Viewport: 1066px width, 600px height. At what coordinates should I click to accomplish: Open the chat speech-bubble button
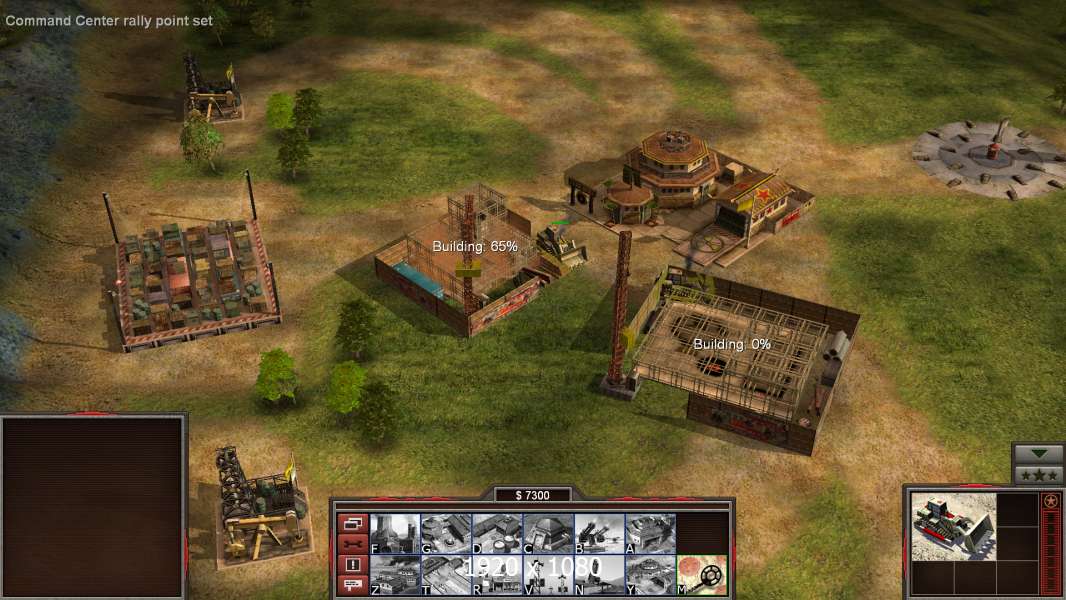pyautogui.click(x=352, y=586)
